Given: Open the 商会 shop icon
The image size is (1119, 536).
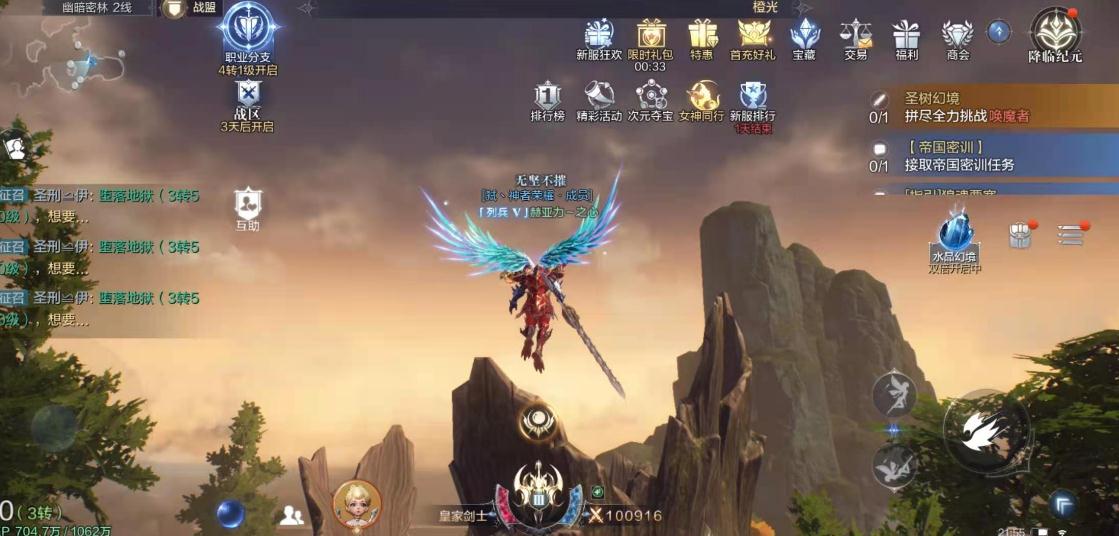Looking at the screenshot, I should (957, 36).
